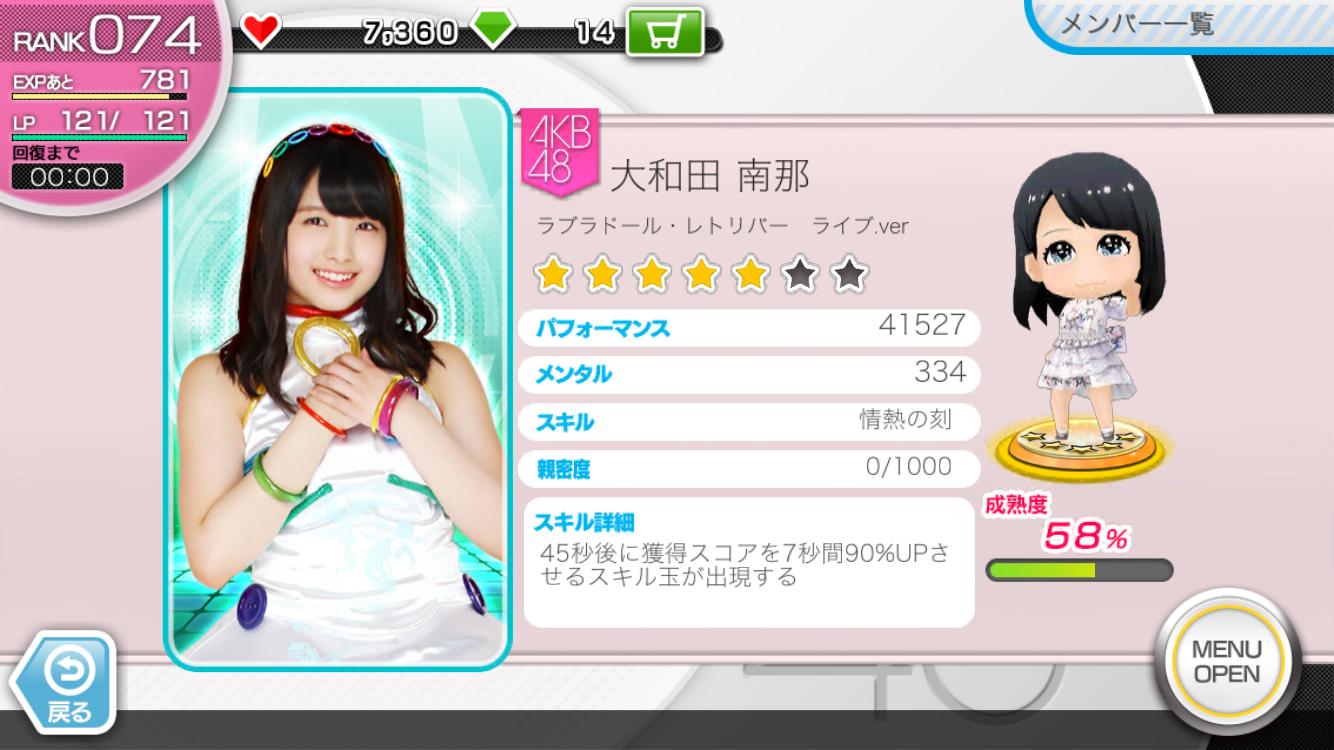Open the shop via green cart button
Screen dimensions: 1334x750
pyautogui.click(x=664, y=32)
